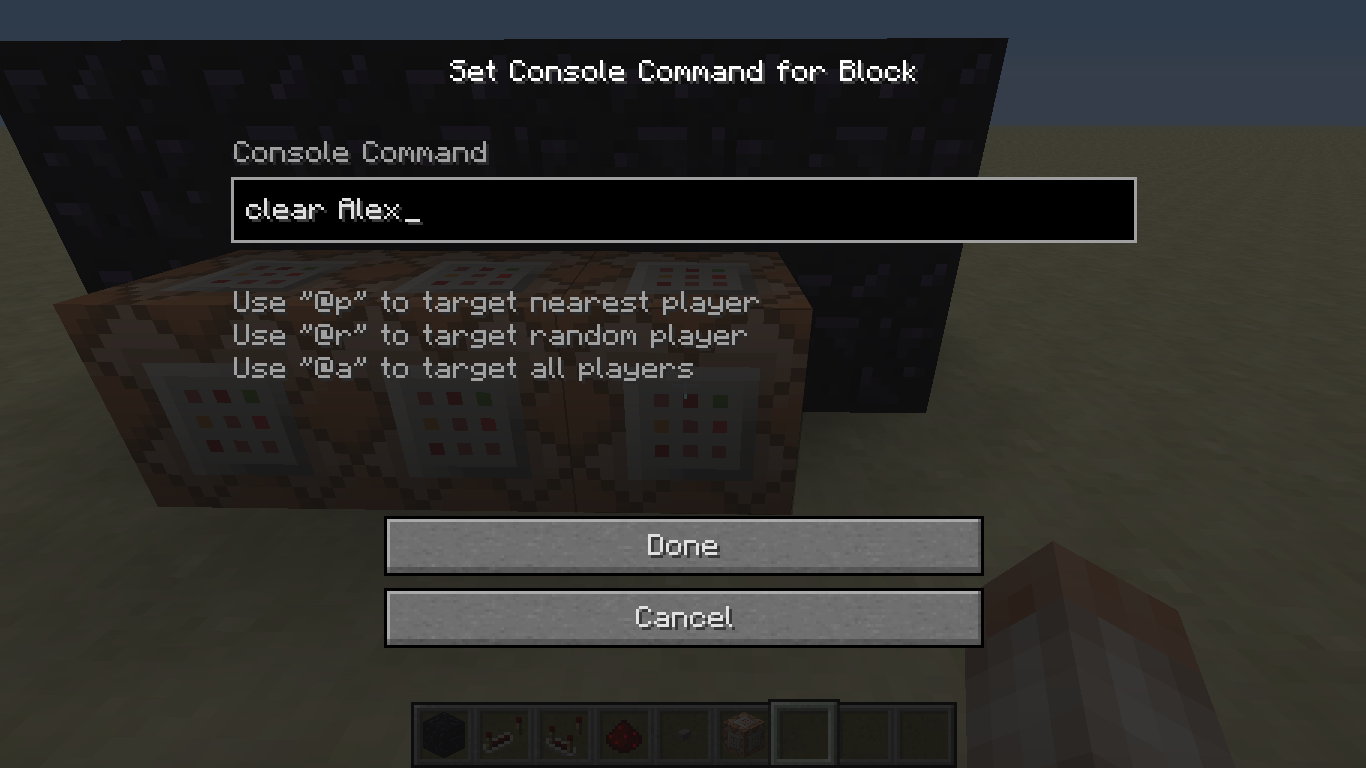Pick the redstone repeater hotbar slot
This screenshot has width=1366, height=768.
(x=503, y=735)
